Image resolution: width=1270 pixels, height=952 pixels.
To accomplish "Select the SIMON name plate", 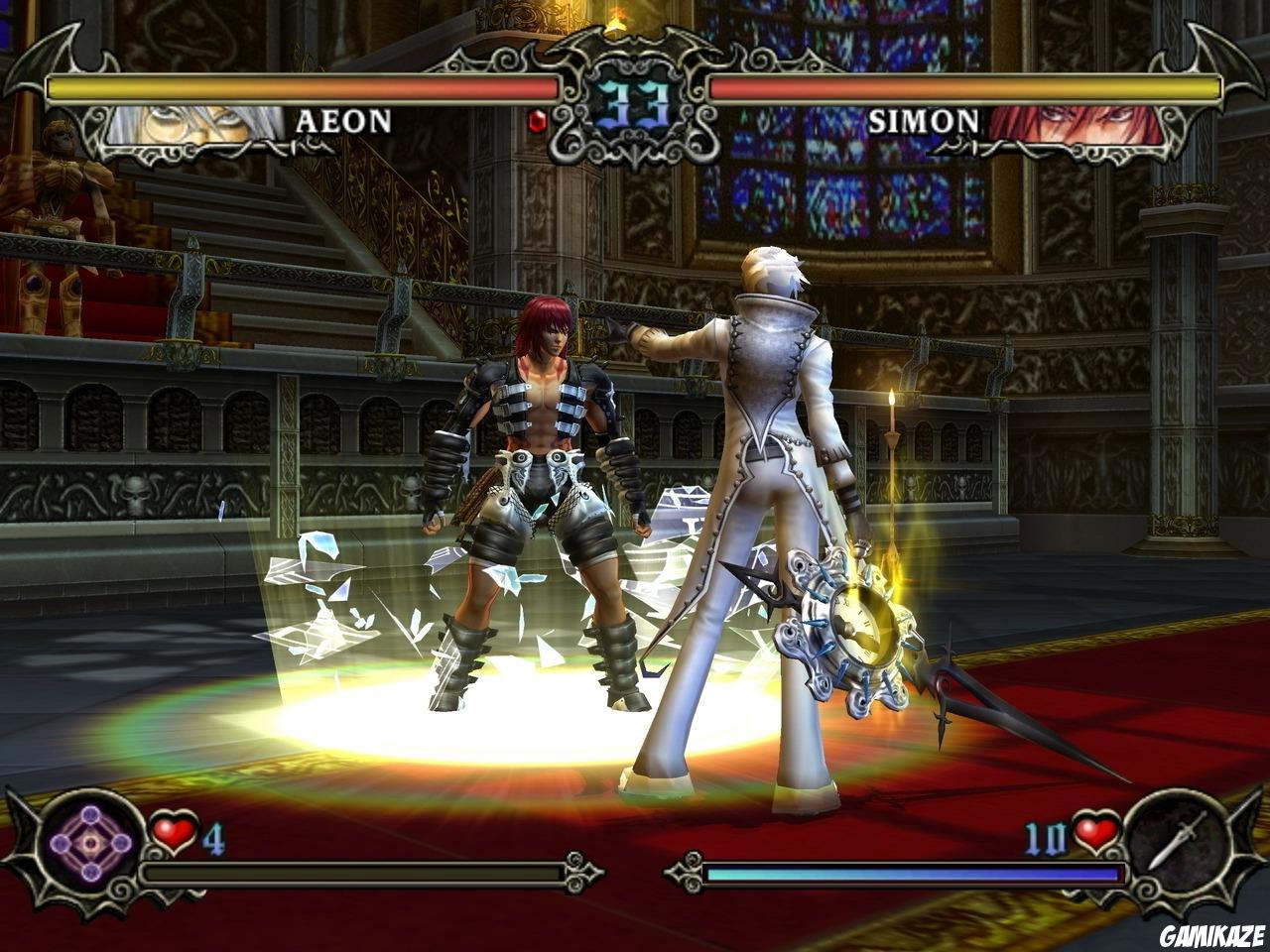I will (x=923, y=121).
